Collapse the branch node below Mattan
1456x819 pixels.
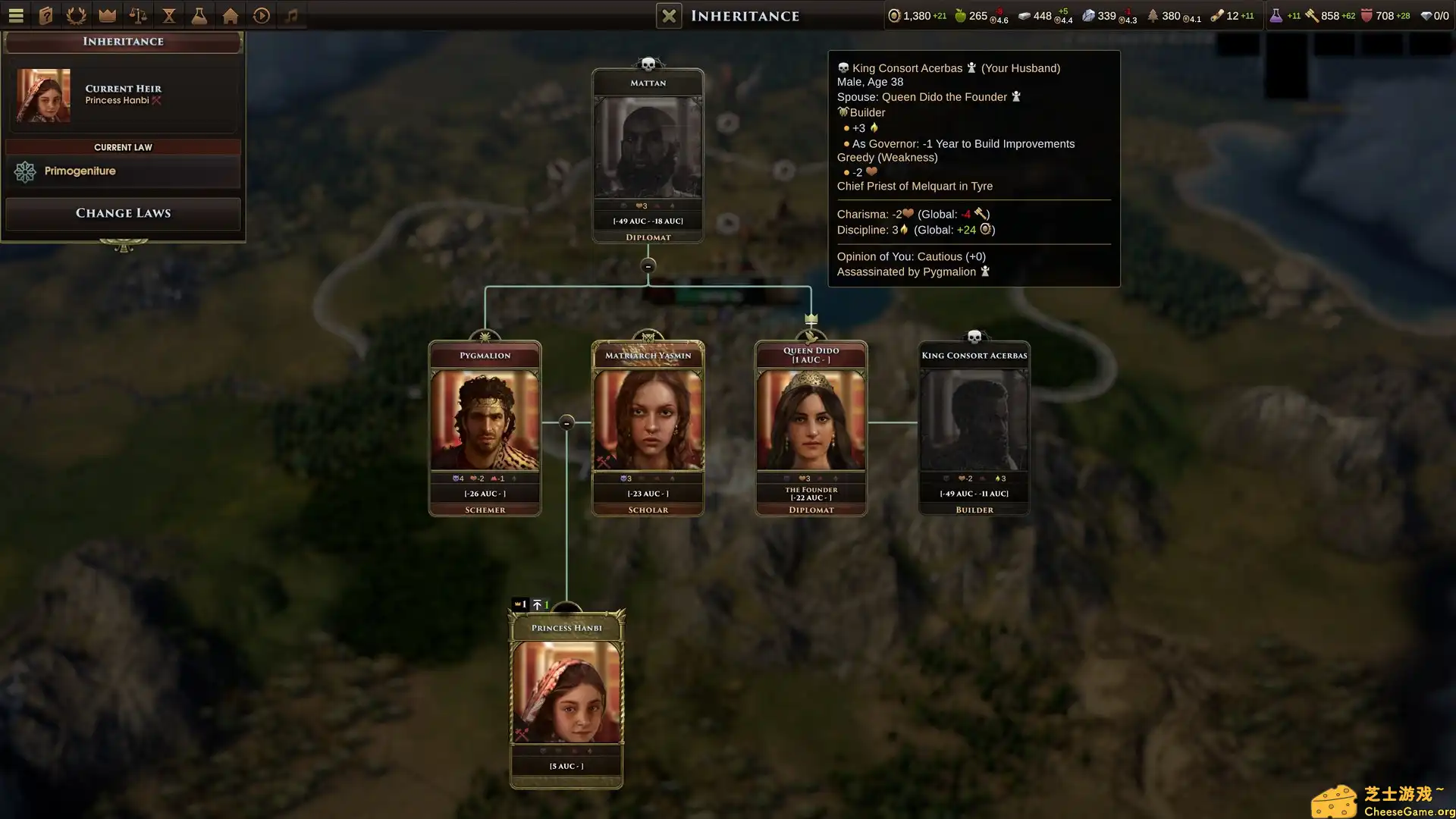(648, 266)
